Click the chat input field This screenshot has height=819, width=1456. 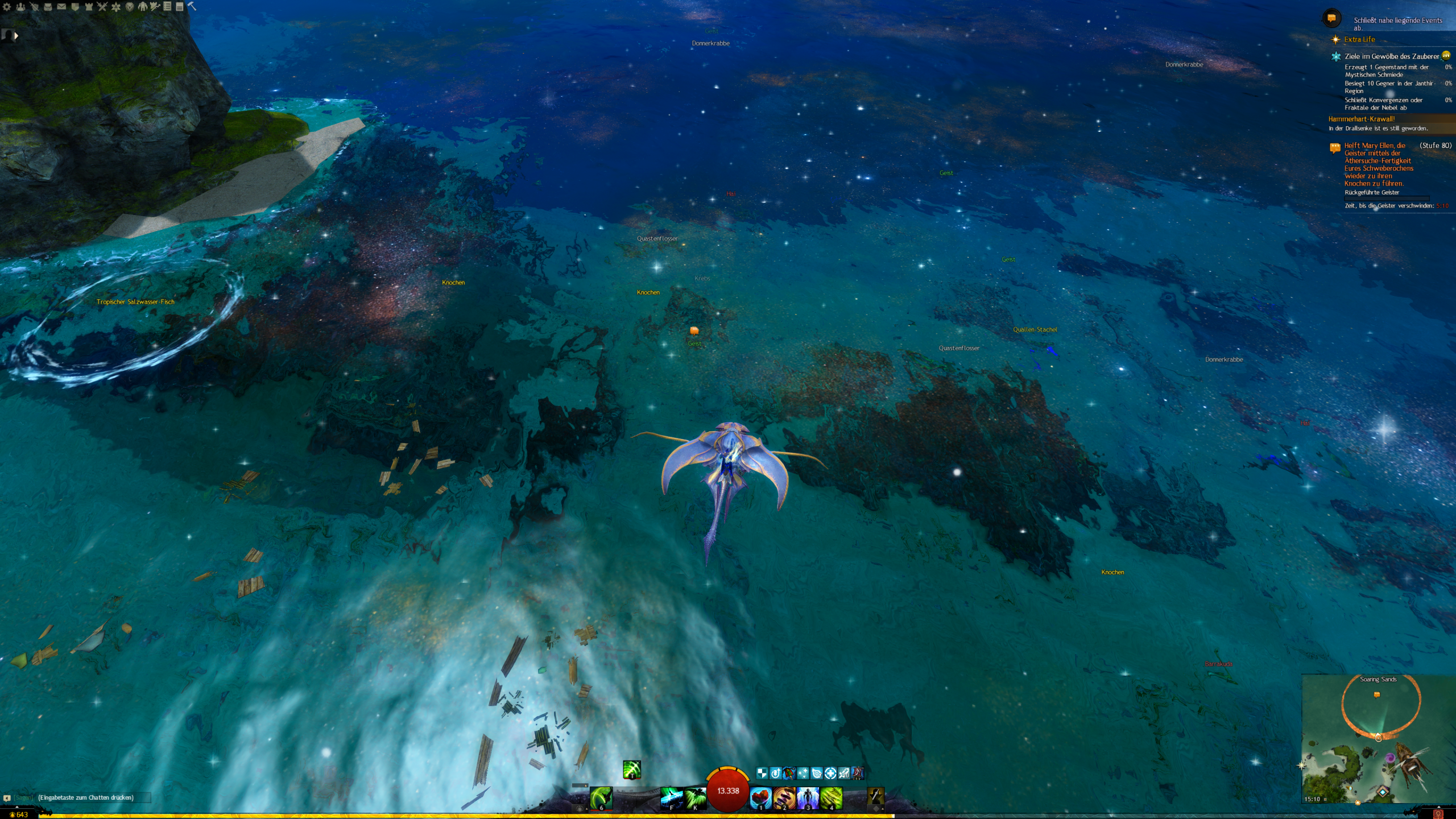(x=91, y=797)
